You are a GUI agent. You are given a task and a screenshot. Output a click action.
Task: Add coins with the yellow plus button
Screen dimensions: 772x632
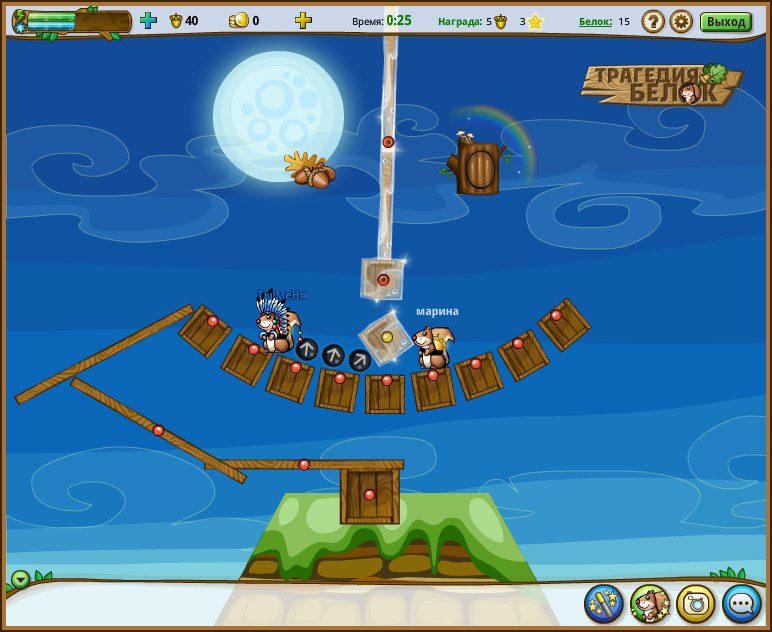pos(303,20)
